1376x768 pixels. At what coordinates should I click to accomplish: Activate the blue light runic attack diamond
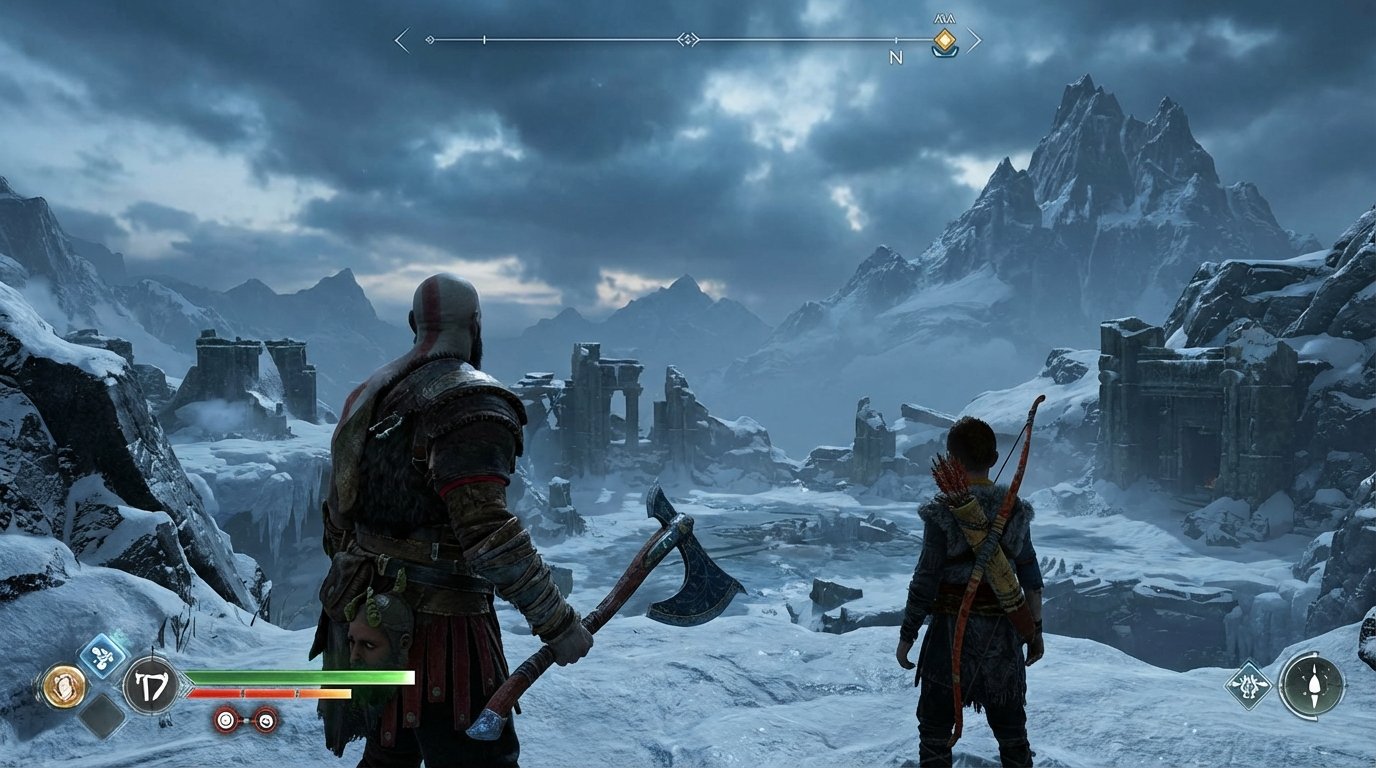(103, 655)
